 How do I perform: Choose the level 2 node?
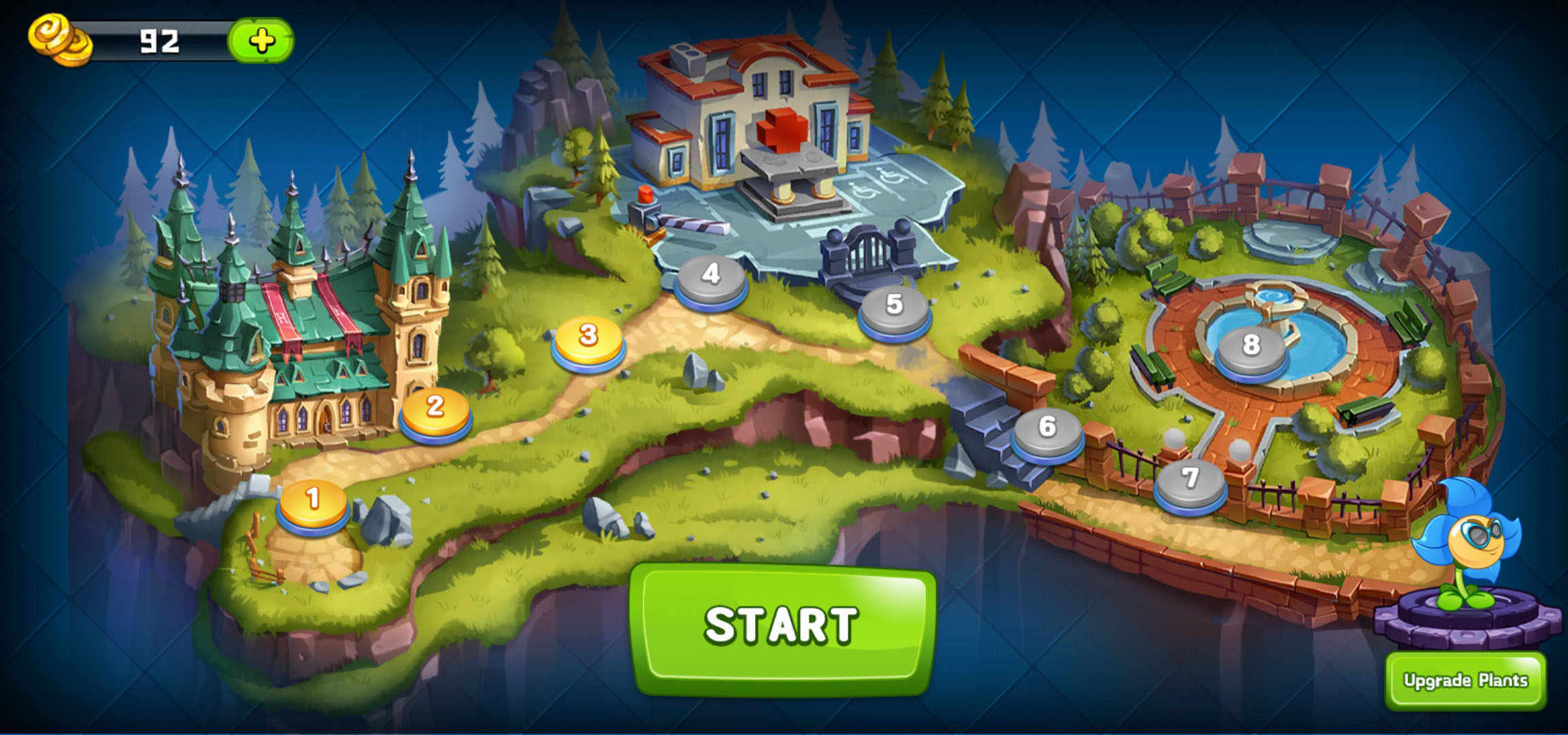435,412
